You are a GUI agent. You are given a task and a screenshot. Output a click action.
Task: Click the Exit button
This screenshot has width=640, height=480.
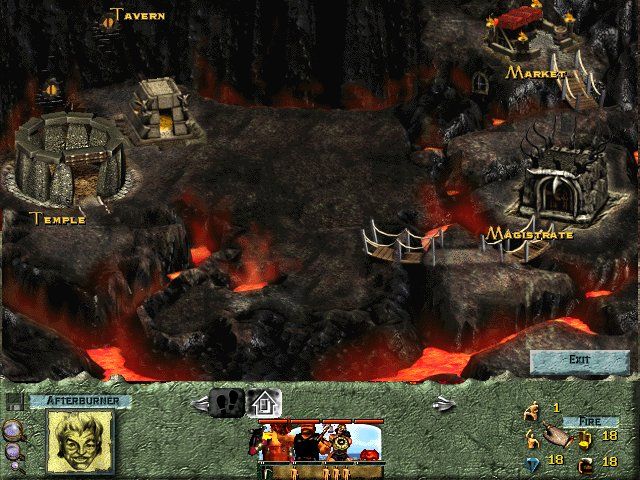coord(579,360)
